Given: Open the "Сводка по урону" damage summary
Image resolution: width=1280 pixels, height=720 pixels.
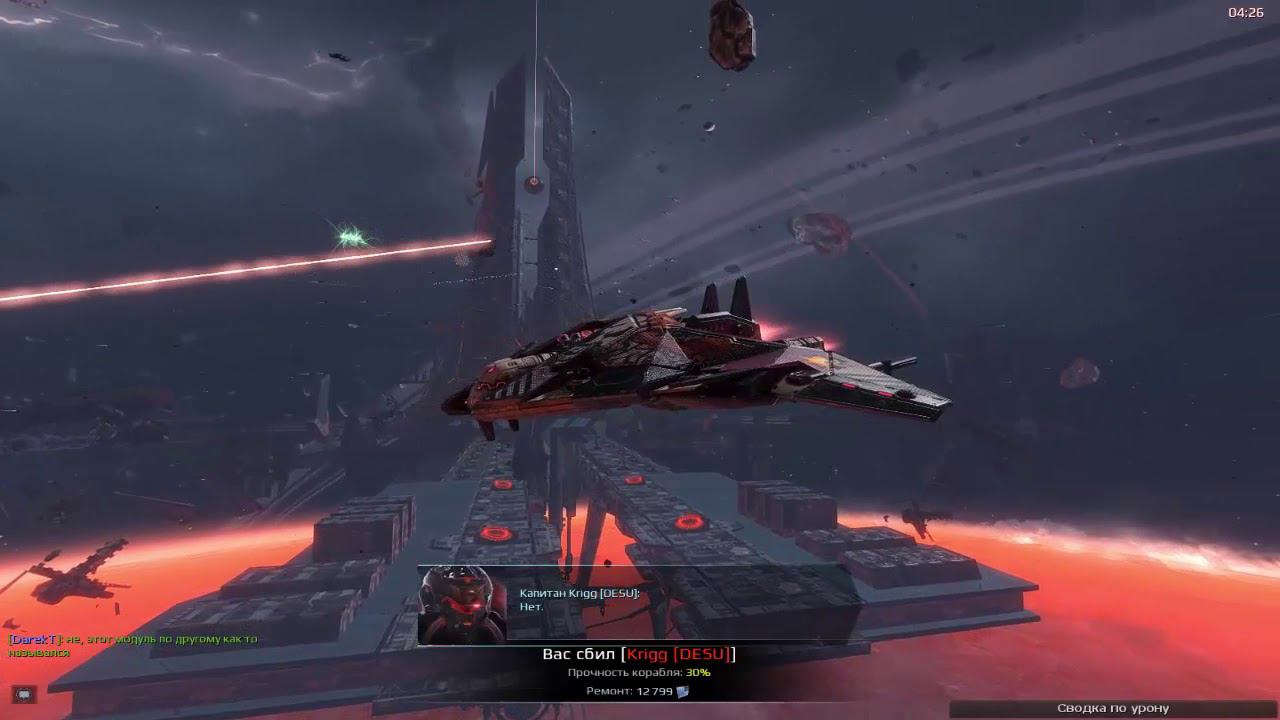Looking at the screenshot, I should coord(1112,708).
